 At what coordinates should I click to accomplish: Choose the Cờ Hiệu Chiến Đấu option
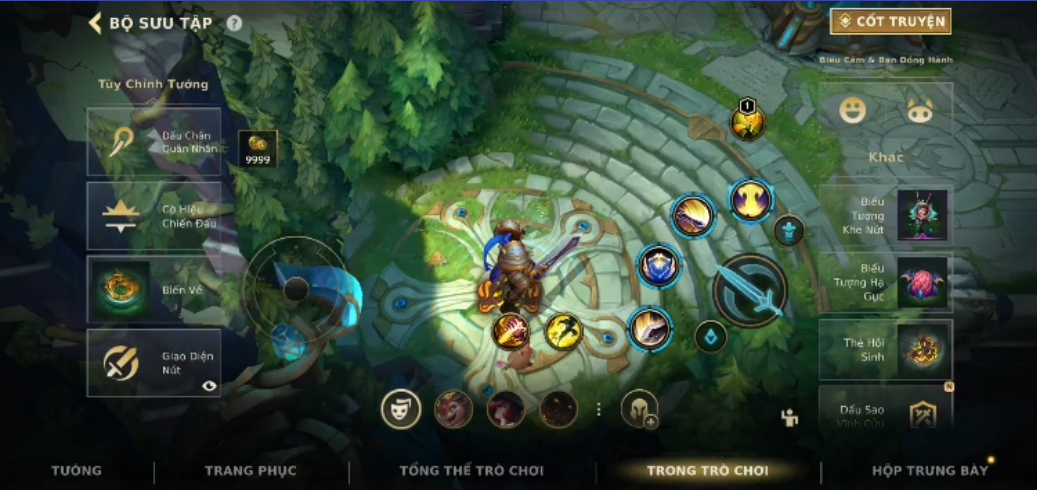(x=153, y=216)
